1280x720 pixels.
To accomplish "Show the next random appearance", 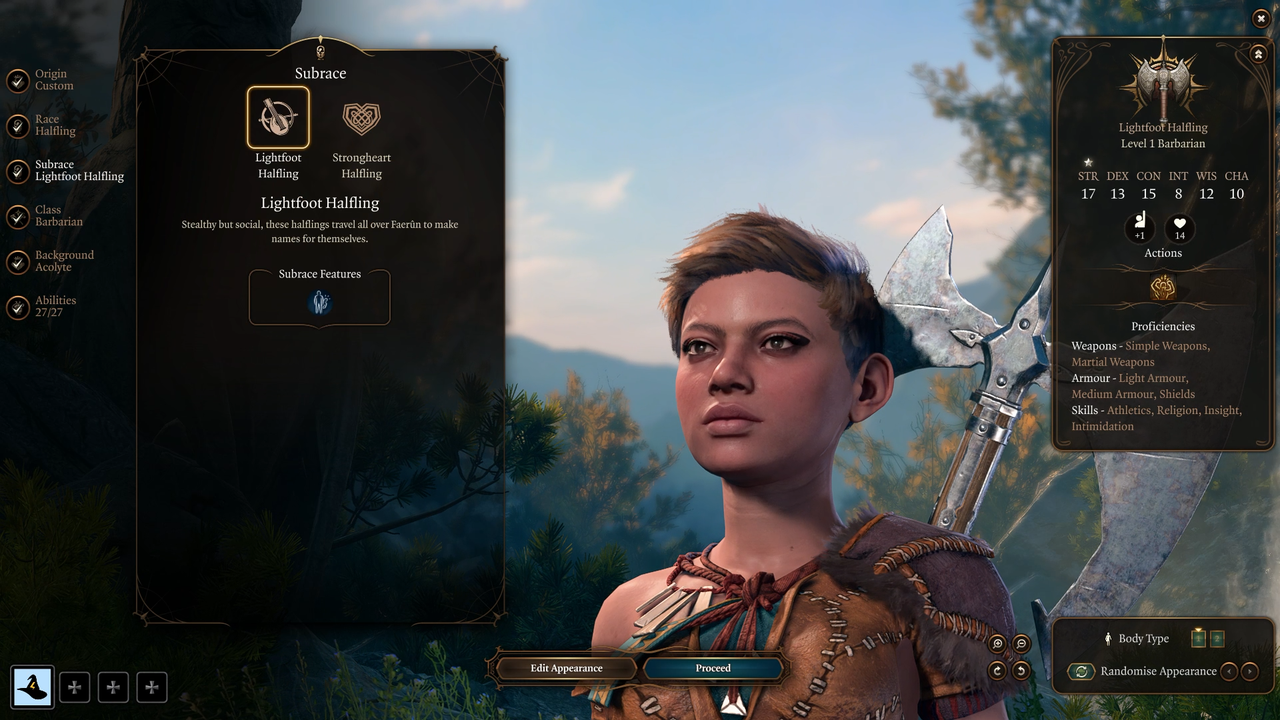I will point(1249,672).
